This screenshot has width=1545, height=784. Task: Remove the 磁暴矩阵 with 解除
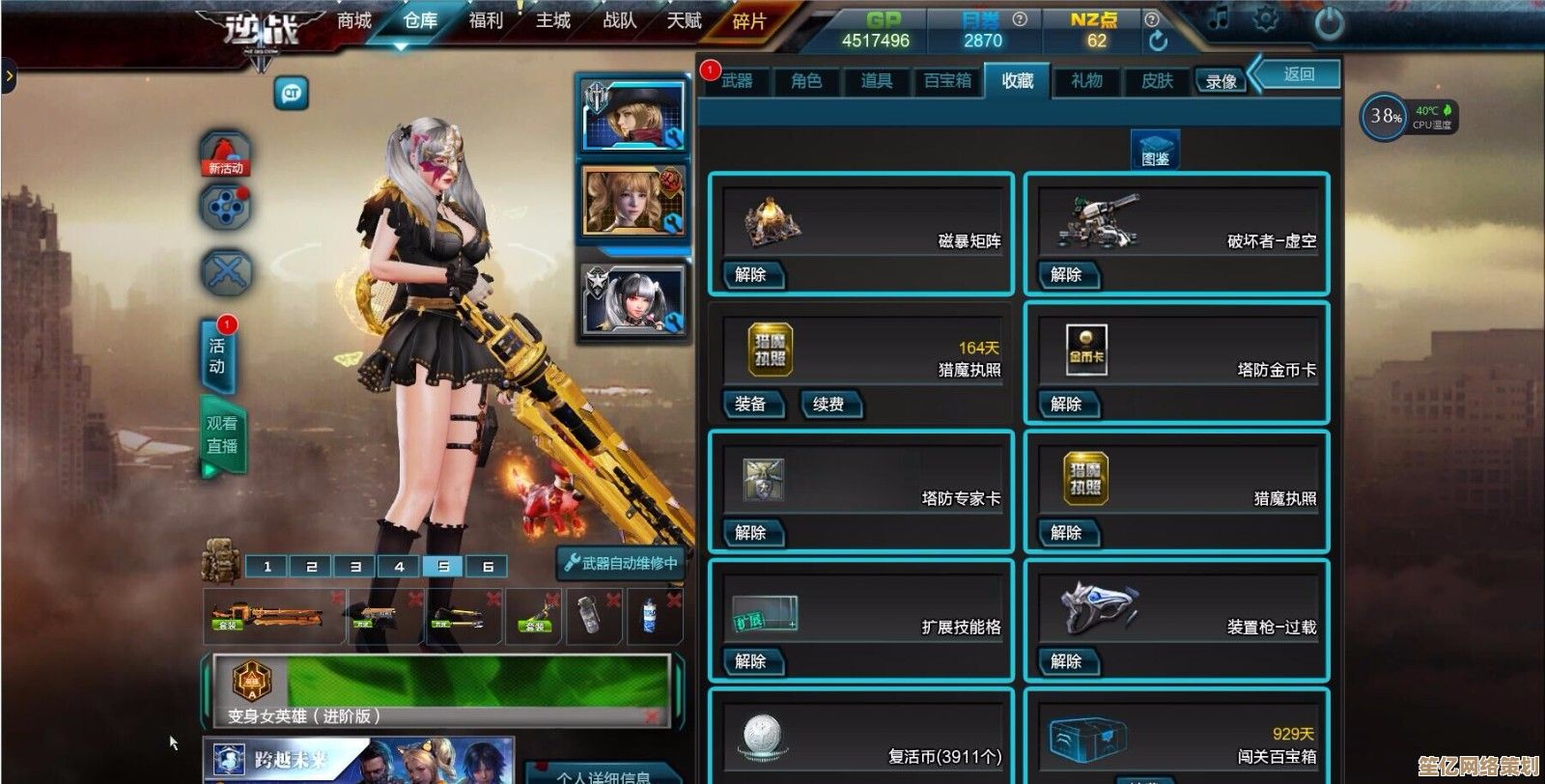pos(750,275)
